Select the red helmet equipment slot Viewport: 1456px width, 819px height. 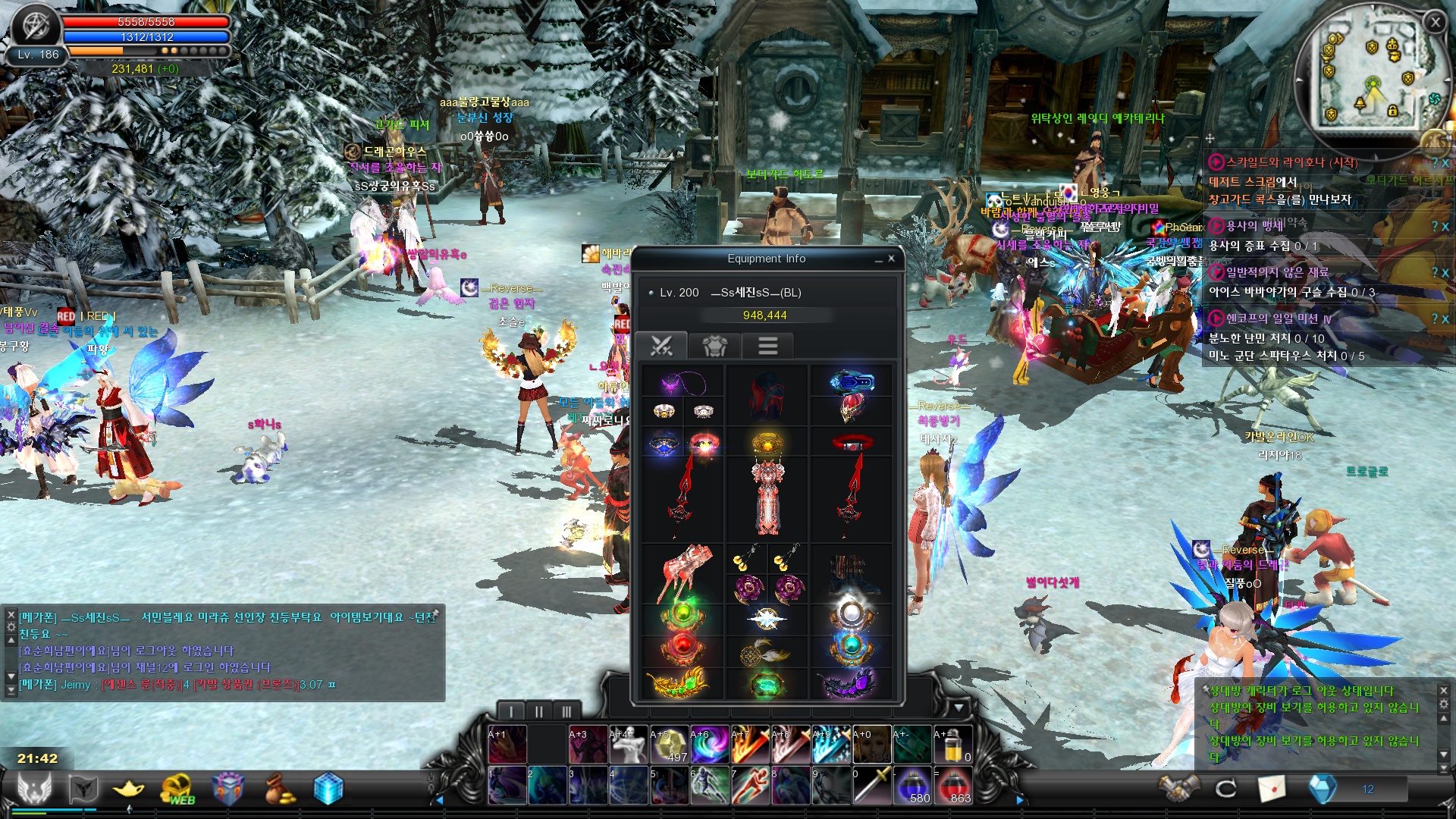(x=767, y=396)
